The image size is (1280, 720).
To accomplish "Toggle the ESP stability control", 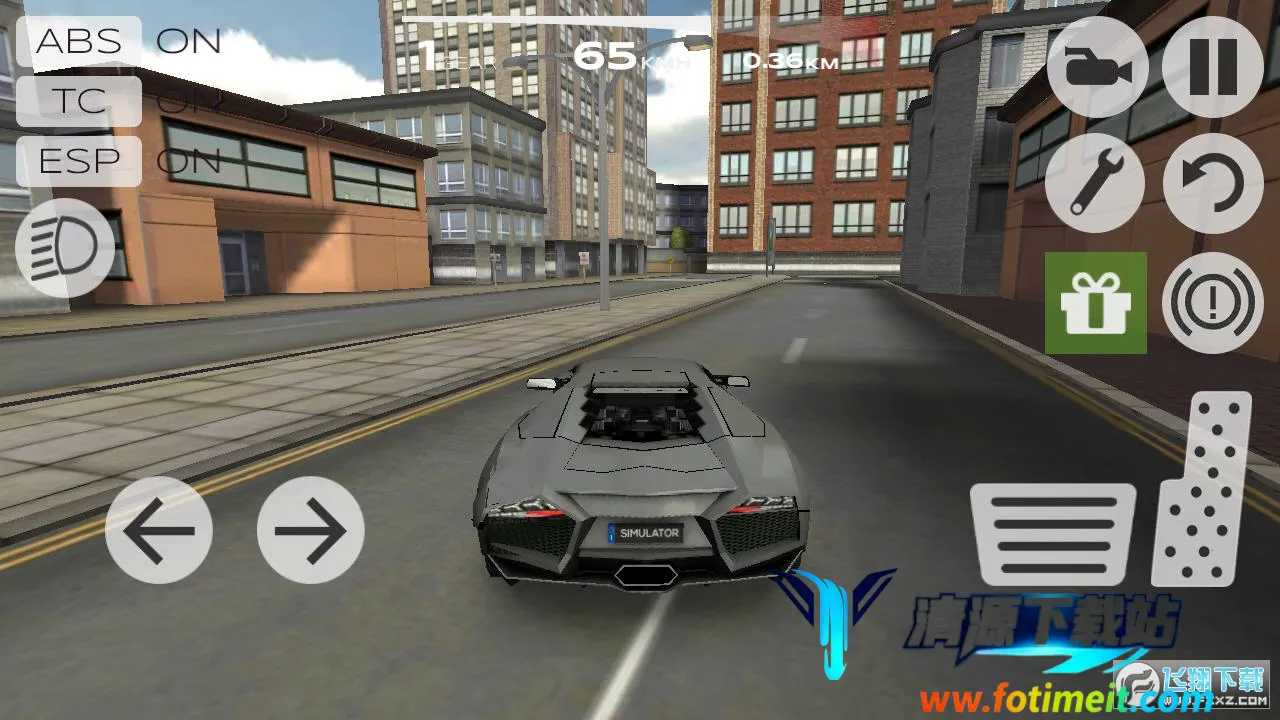I will pyautogui.click(x=80, y=161).
